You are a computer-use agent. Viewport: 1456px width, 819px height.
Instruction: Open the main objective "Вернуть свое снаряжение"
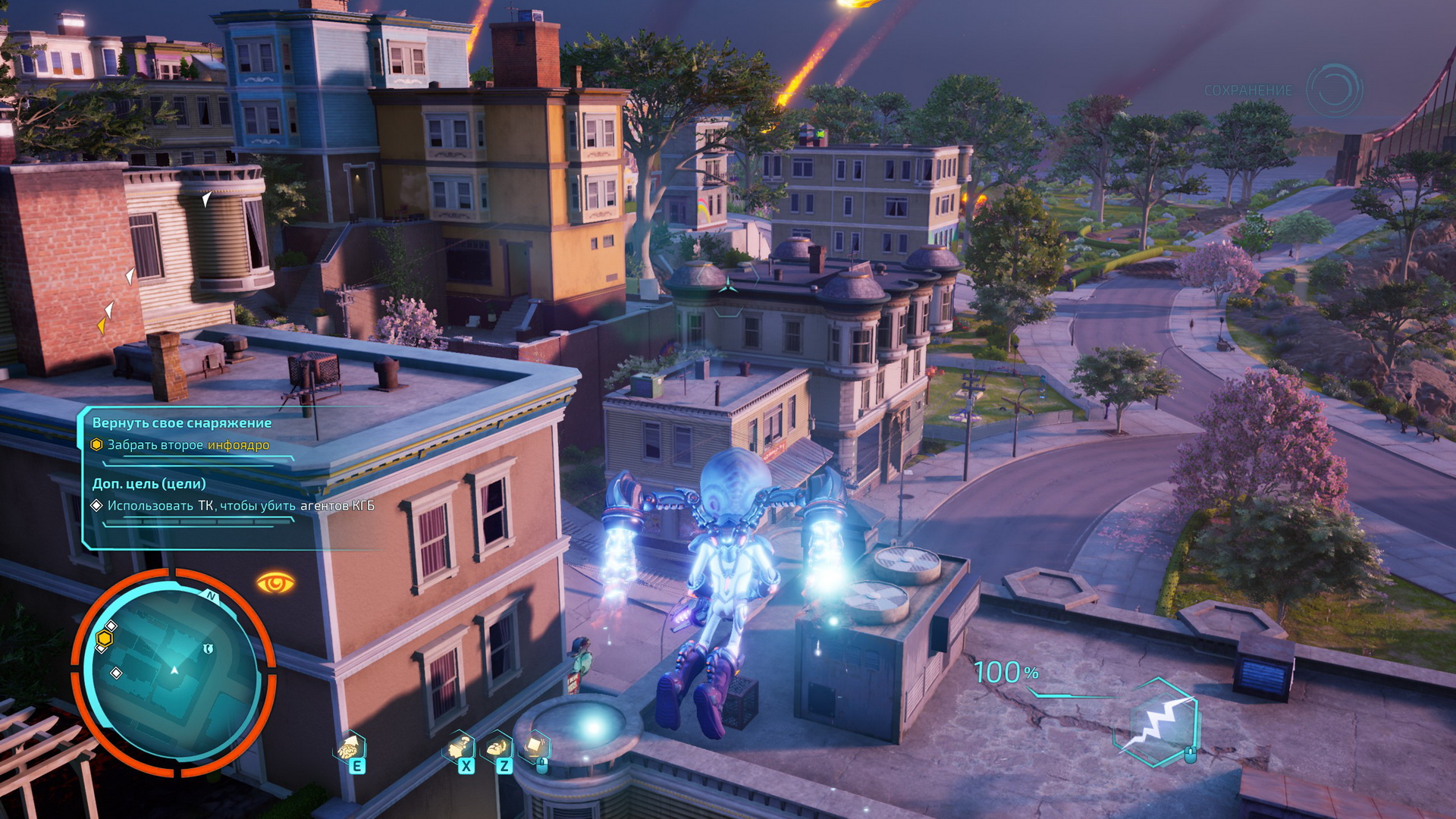coord(182,423)
